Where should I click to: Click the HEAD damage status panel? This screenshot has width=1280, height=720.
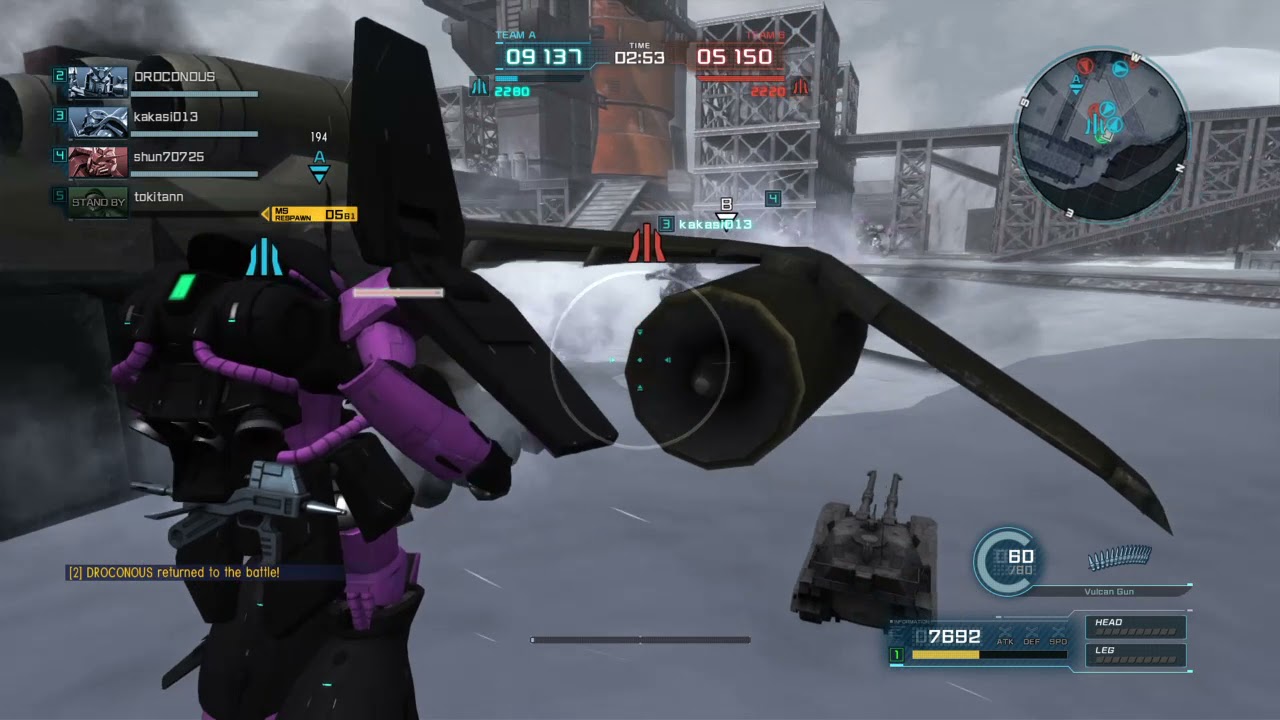1136,627
